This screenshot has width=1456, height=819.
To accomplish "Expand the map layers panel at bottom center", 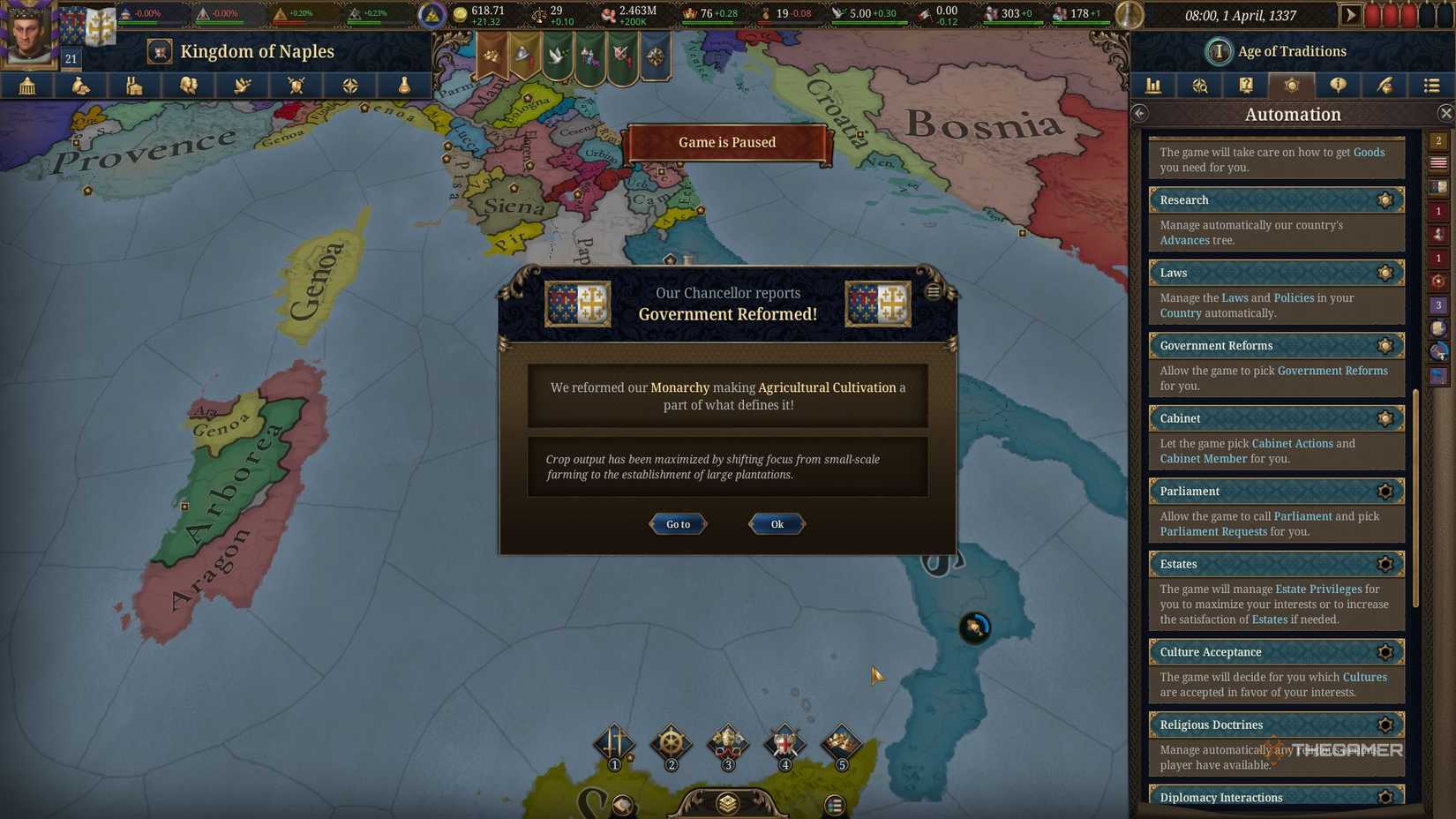I will pos(726,803).
